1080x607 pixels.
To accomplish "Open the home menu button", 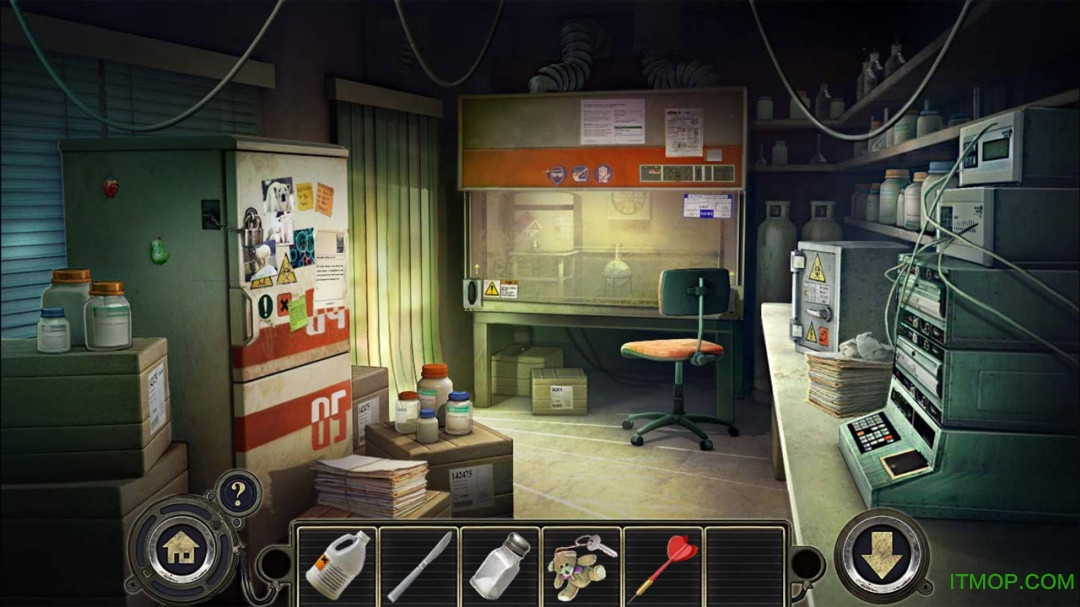I will tap(181, 548).
